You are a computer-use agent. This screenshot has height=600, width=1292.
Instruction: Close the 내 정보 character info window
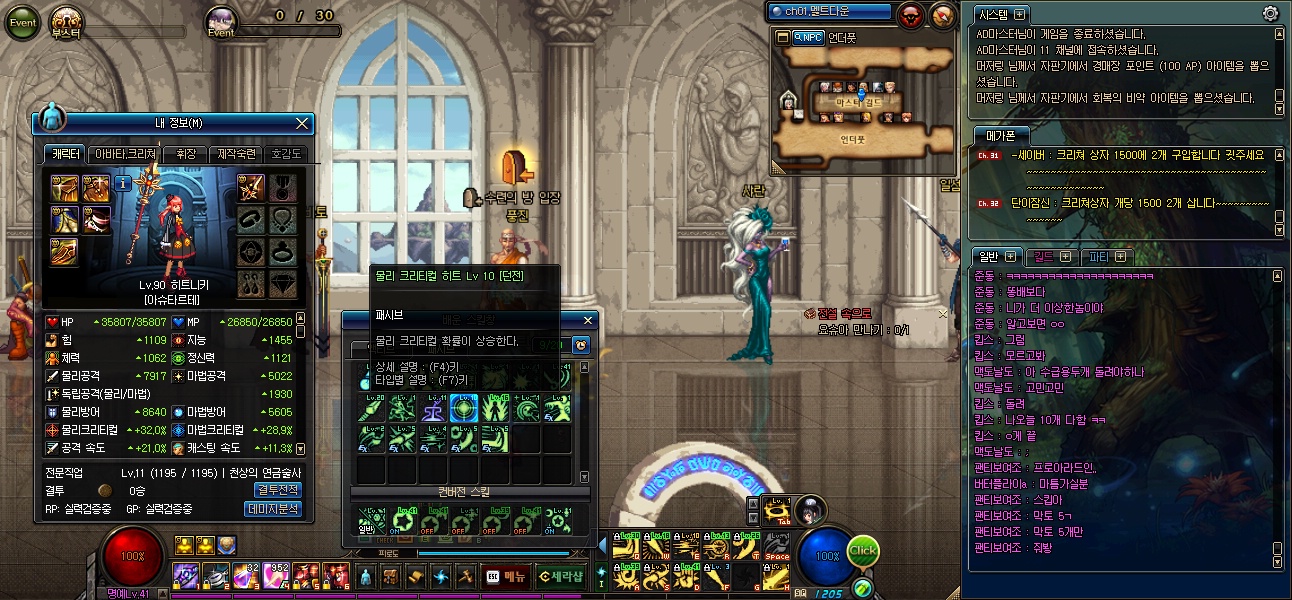pos(302,123)
